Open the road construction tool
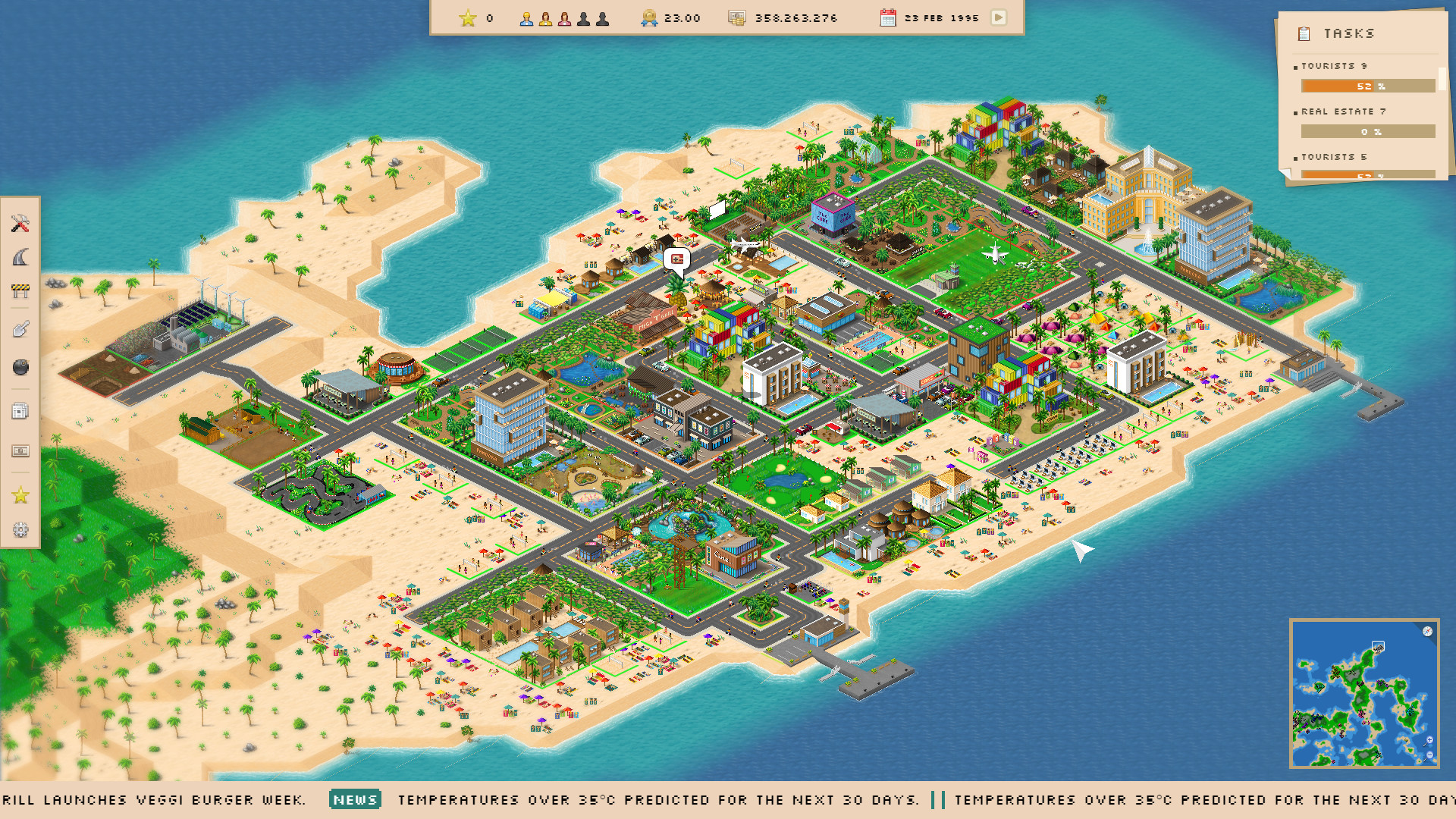Image resolution: width=1456 pixels, height=819 pixels. click(x=20, y=256)
